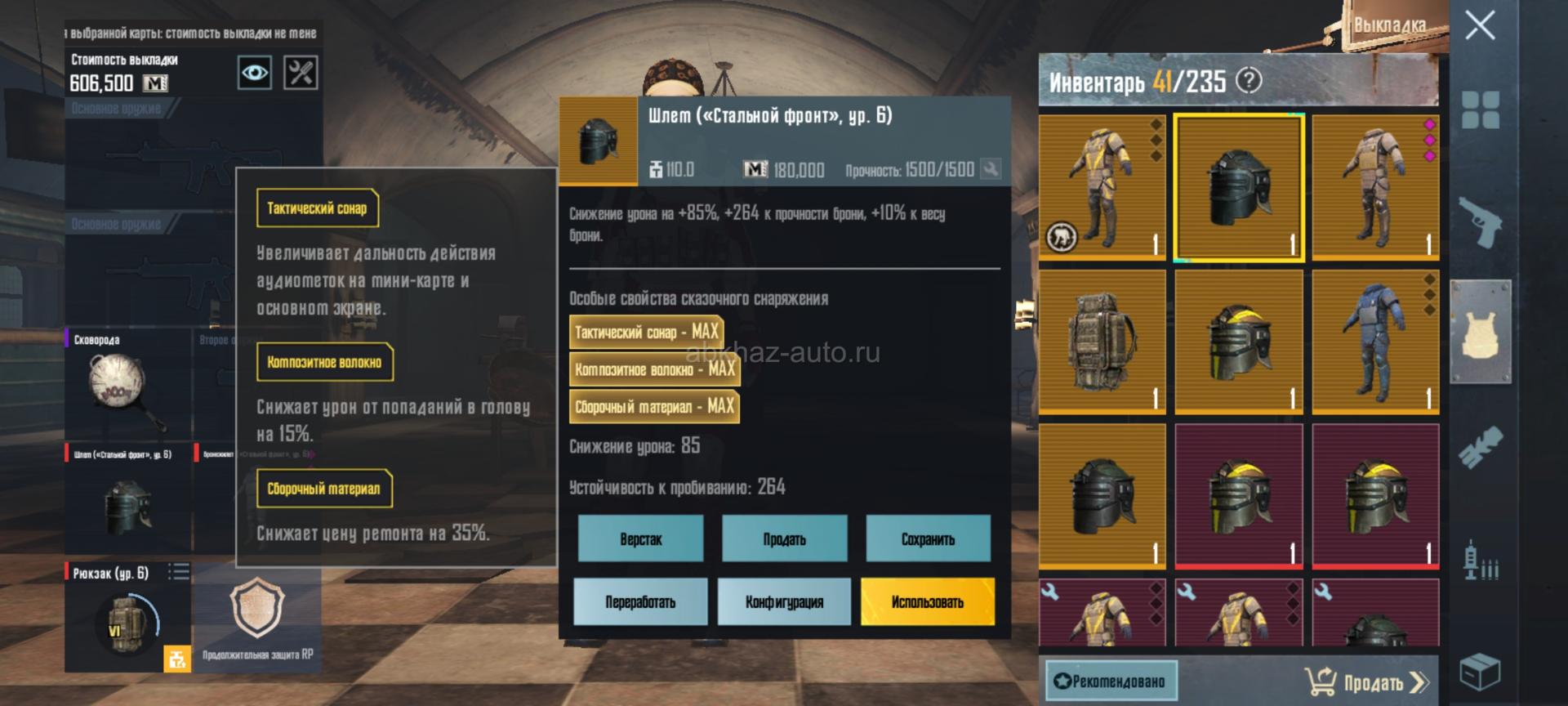
Task: Click the Верстак button
Action: [x=640, y=538]
